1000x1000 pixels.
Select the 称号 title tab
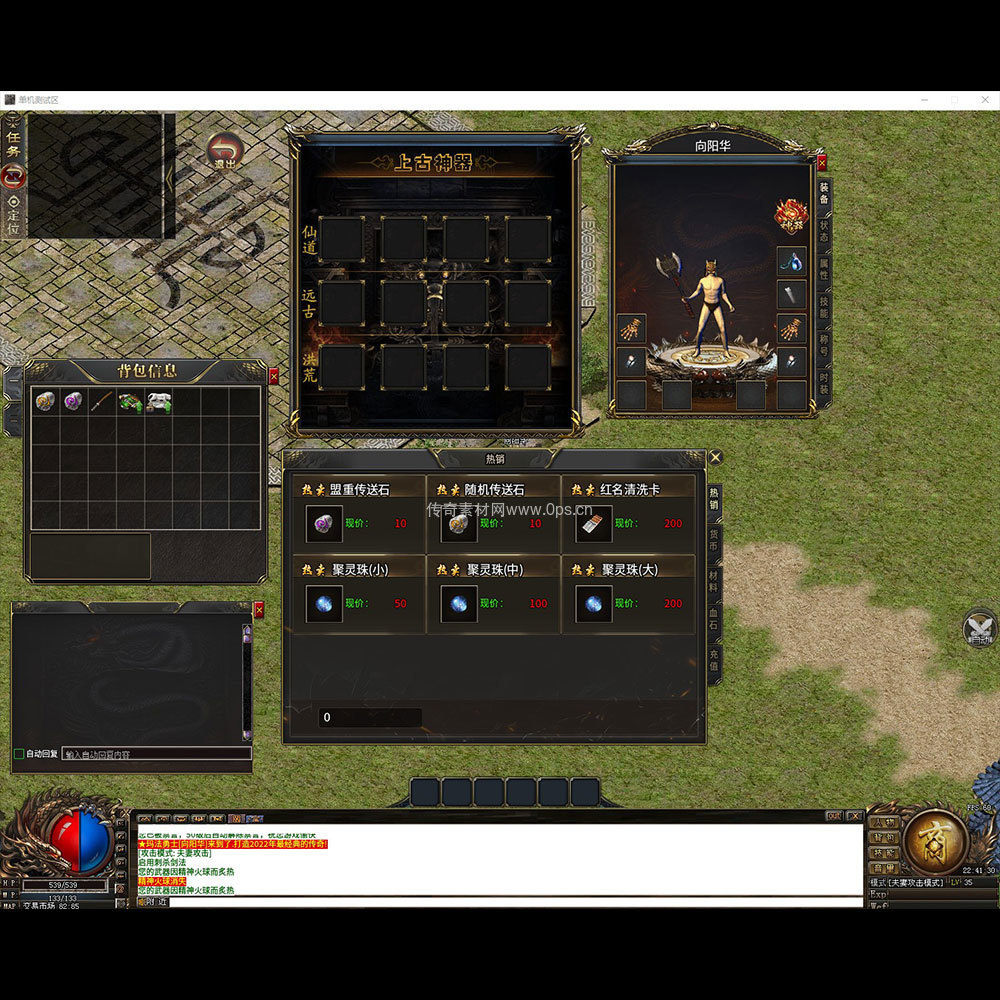click(x=823, y=345)
